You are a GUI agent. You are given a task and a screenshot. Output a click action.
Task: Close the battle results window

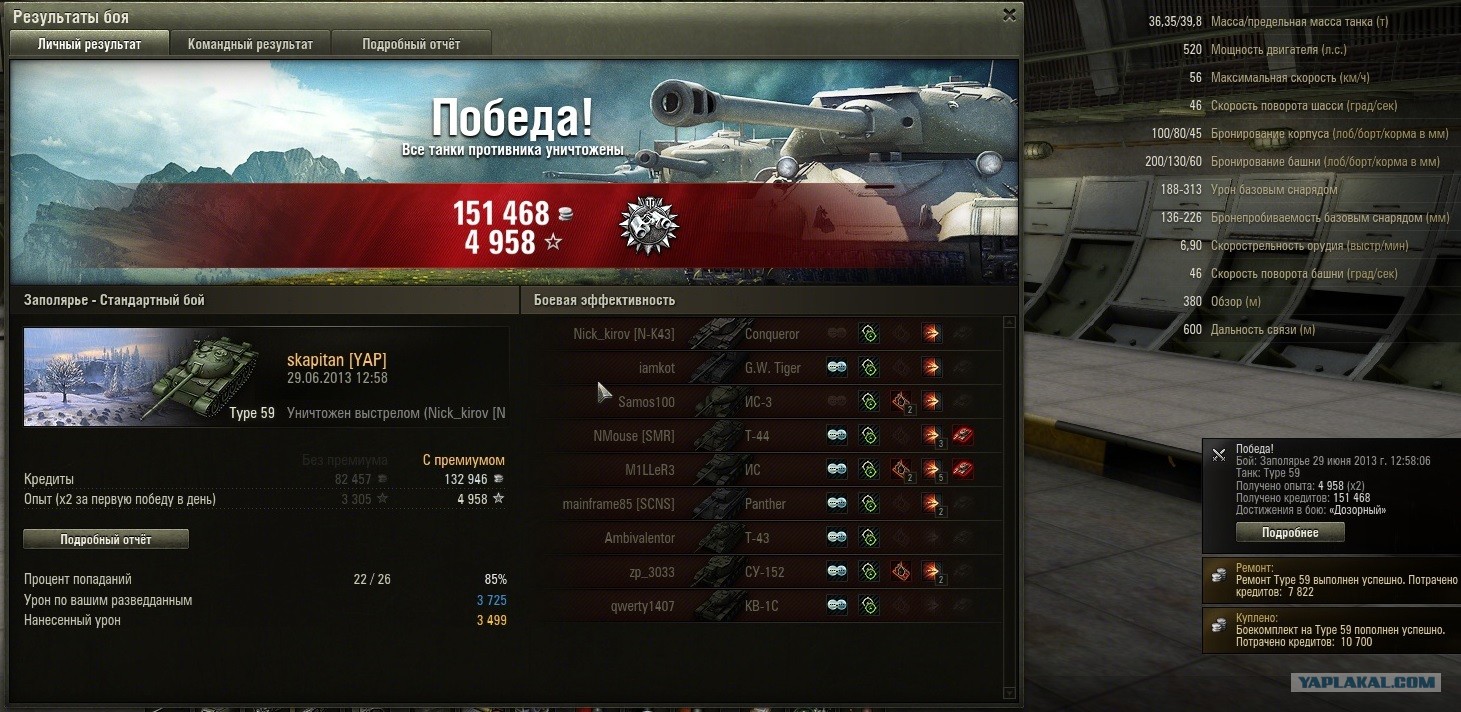[1009, 15]
